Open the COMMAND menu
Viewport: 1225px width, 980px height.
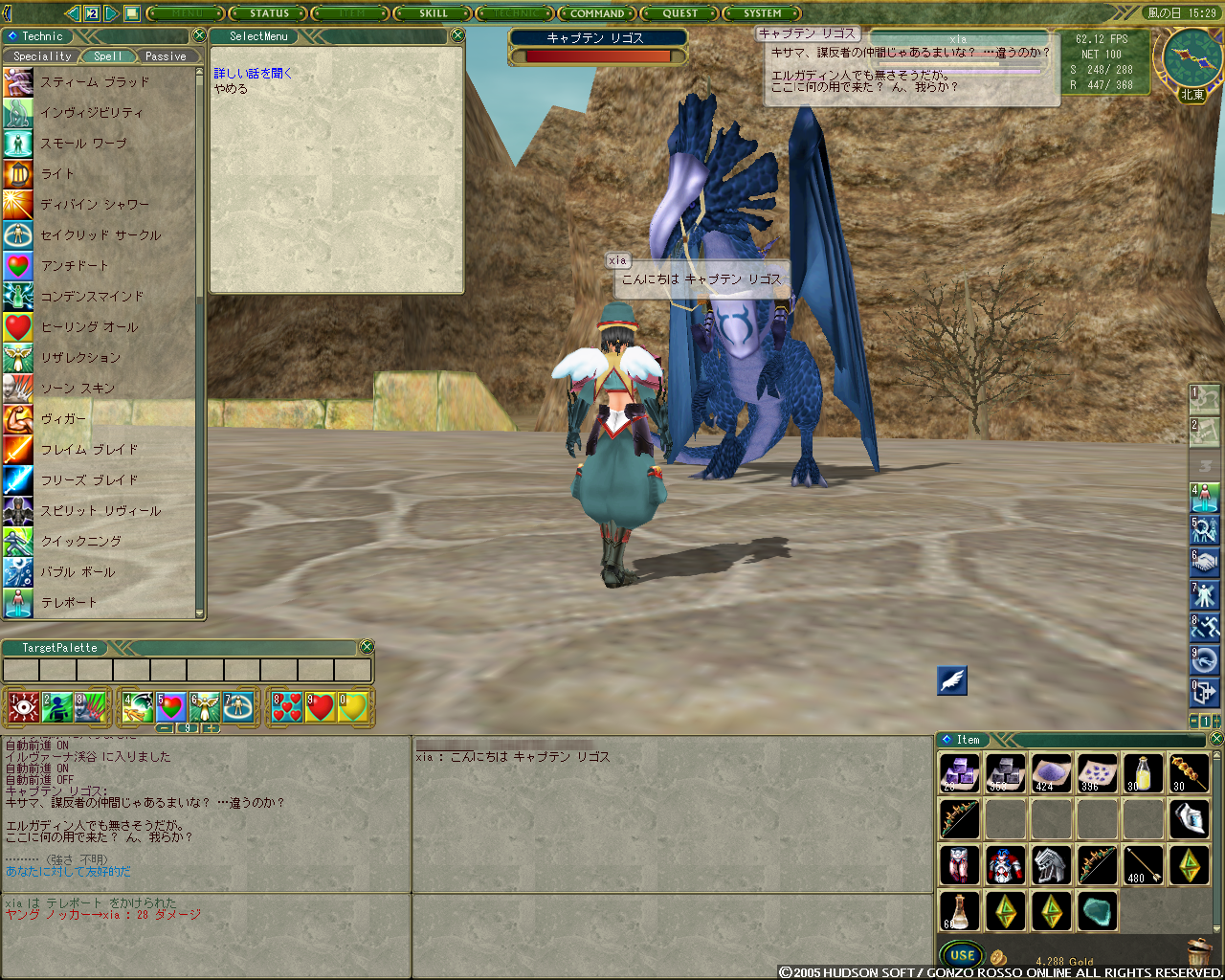(597, 13)
